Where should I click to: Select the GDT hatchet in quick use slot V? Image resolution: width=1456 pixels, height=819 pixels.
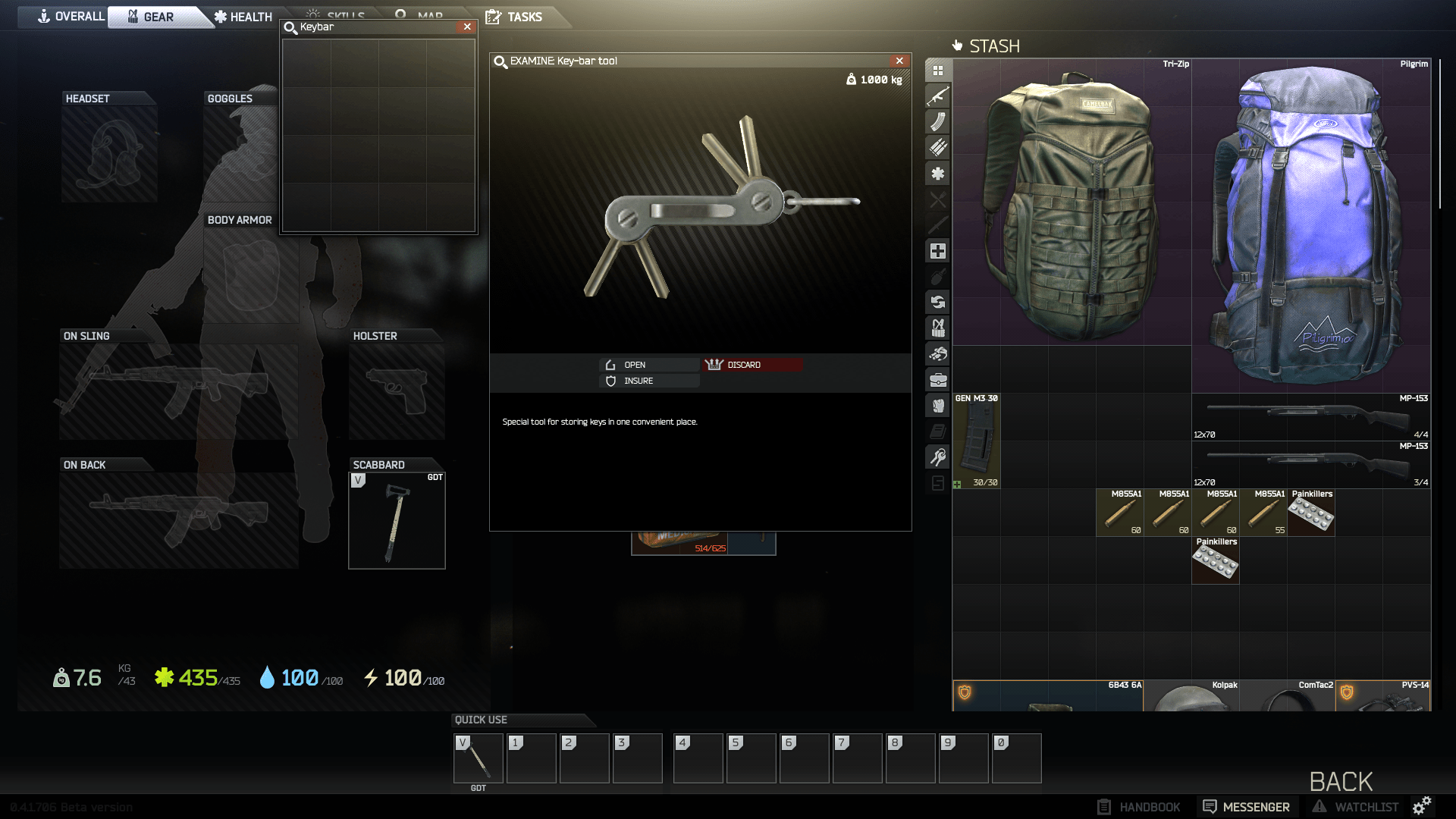pyautogui.click(x=478, y=758)
